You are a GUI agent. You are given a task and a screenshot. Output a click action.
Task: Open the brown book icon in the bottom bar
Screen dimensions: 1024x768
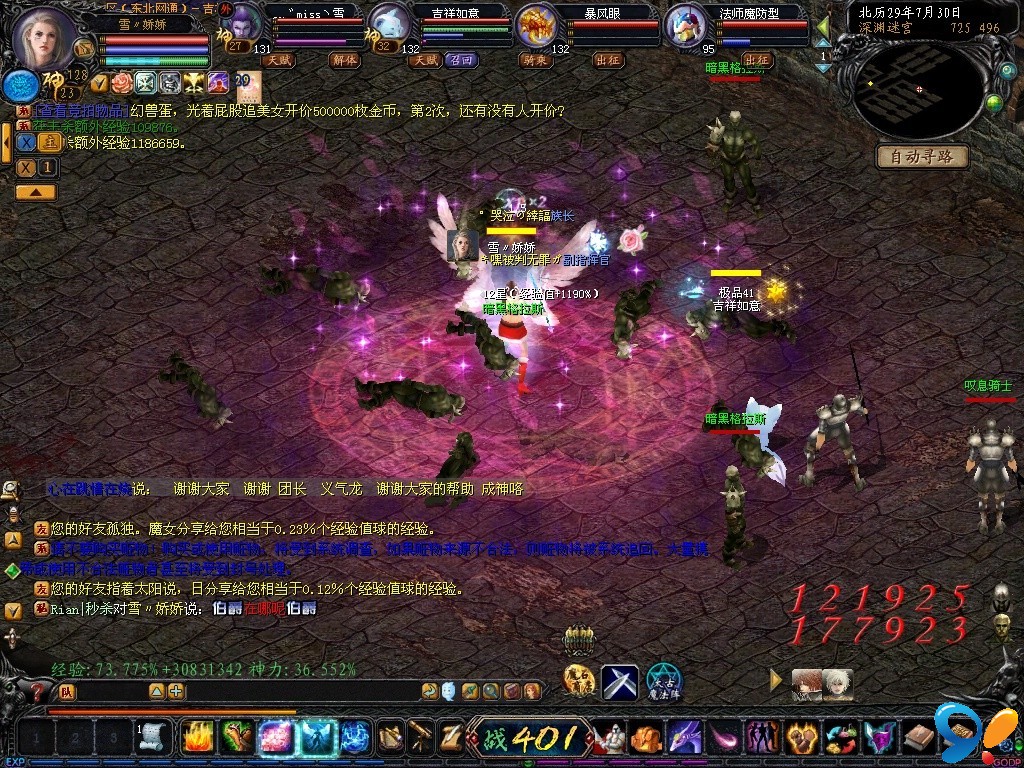(x=919, y=738)
